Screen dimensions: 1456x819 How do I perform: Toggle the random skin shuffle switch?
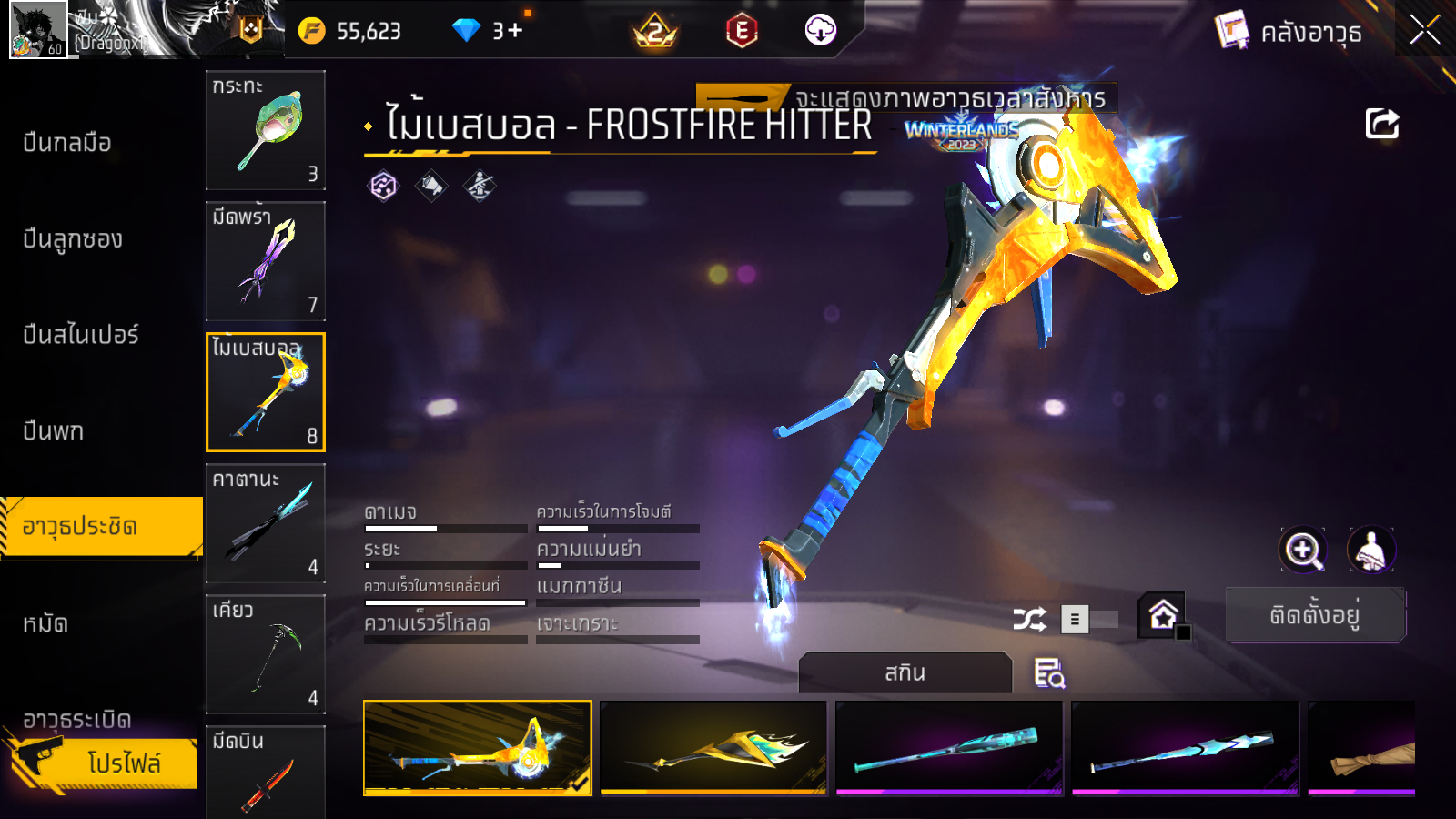1089,620
